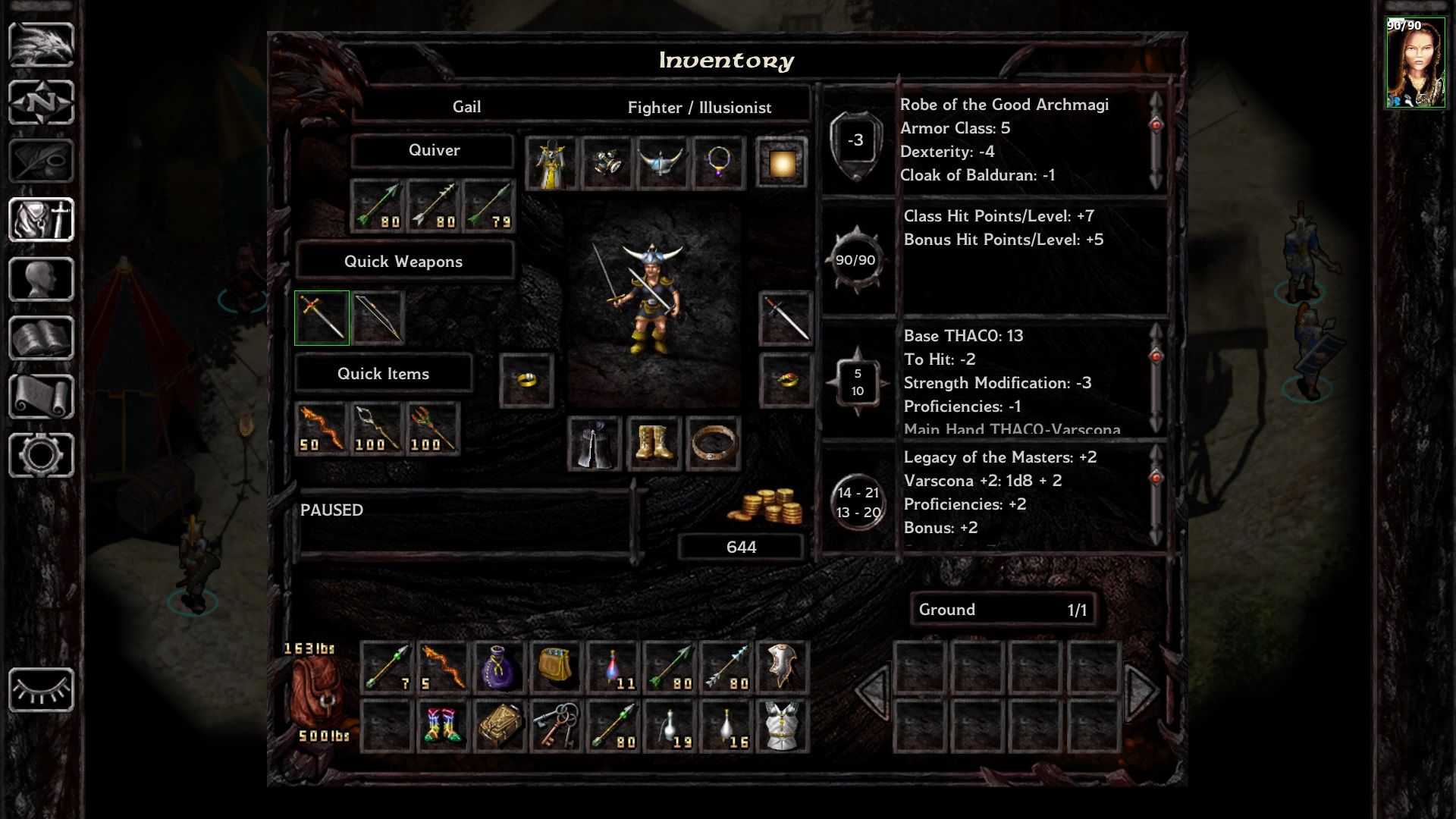Screen dimensions: 1456x819
Task: Click Gail's portrait in the top-right corner
Action: 1417,61
